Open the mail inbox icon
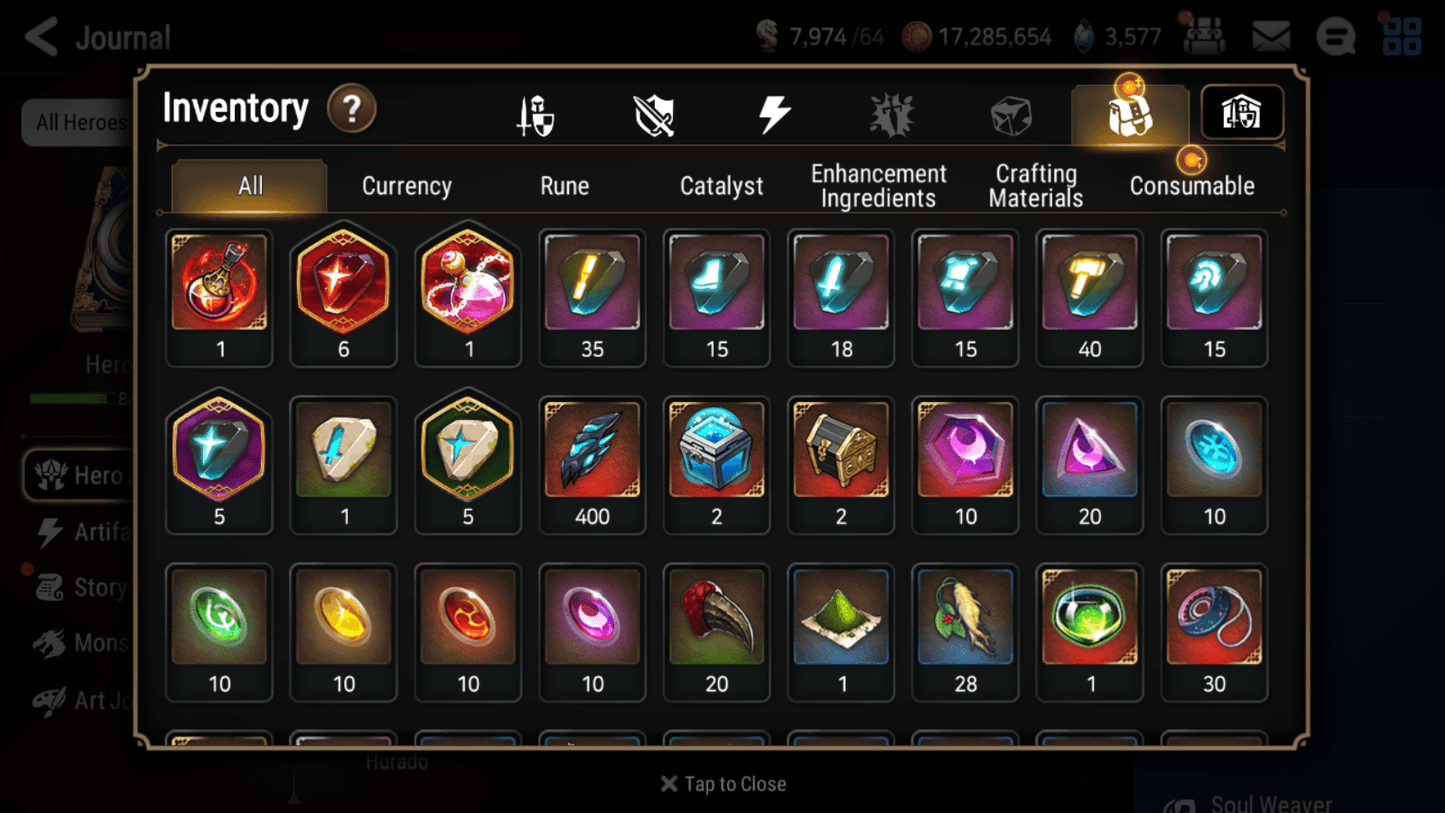 (x=1270, y=35)
